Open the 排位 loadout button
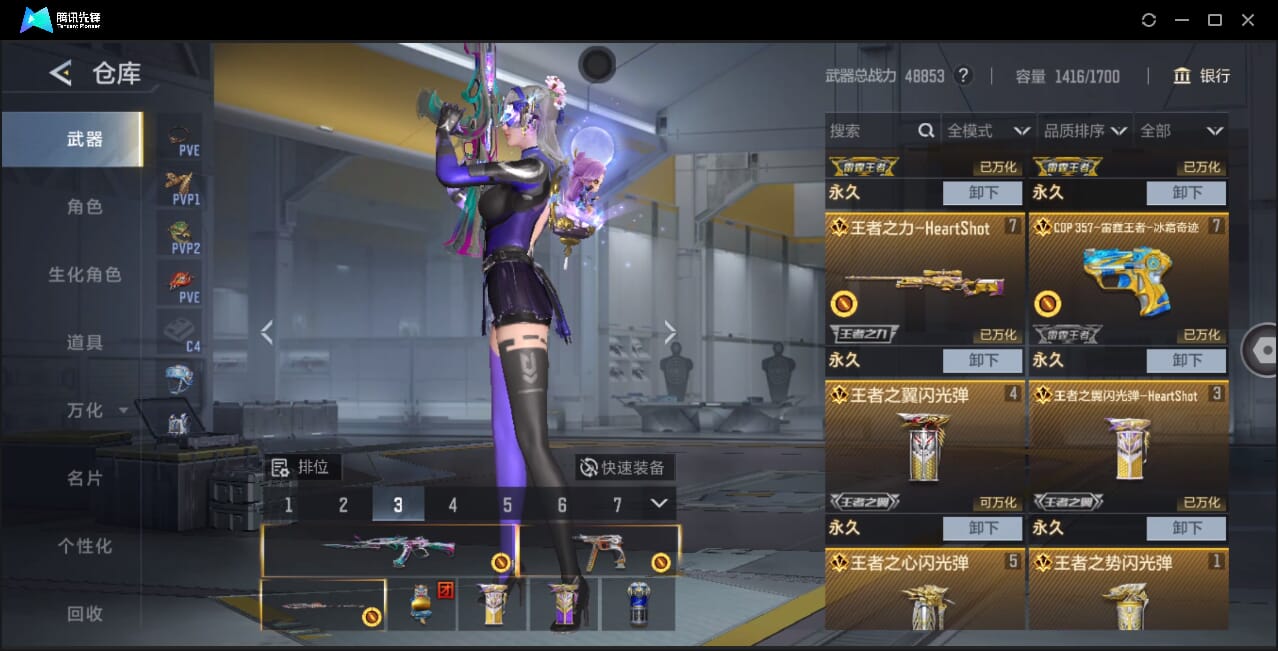Viewport: 1278px width, 651px height. (x=304, y=467)
